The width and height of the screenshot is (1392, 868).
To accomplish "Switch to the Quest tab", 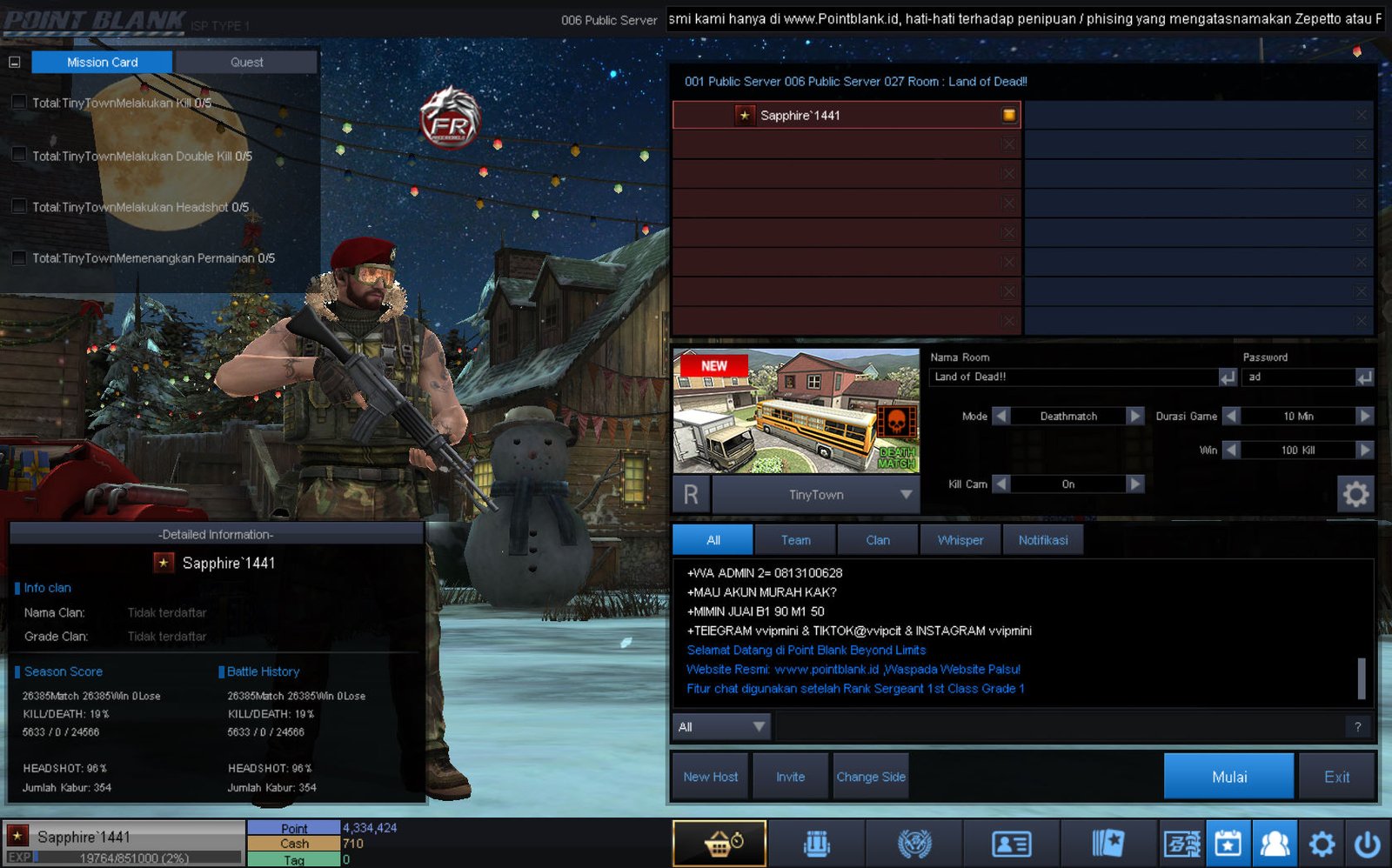I will click(246, 62).
